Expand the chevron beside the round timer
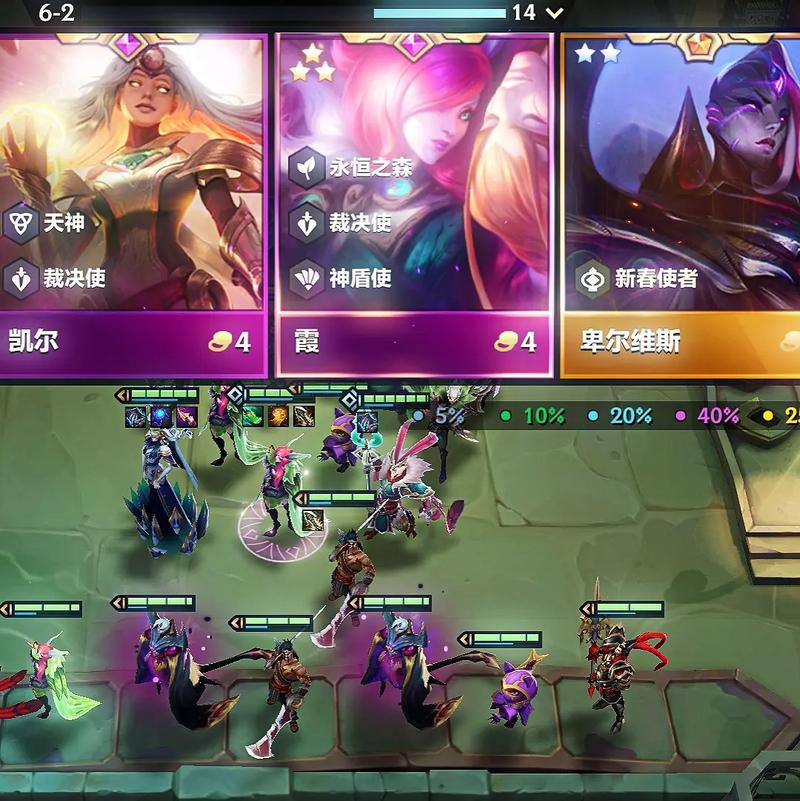Screen dimensions: 800x801 point(555,13)
